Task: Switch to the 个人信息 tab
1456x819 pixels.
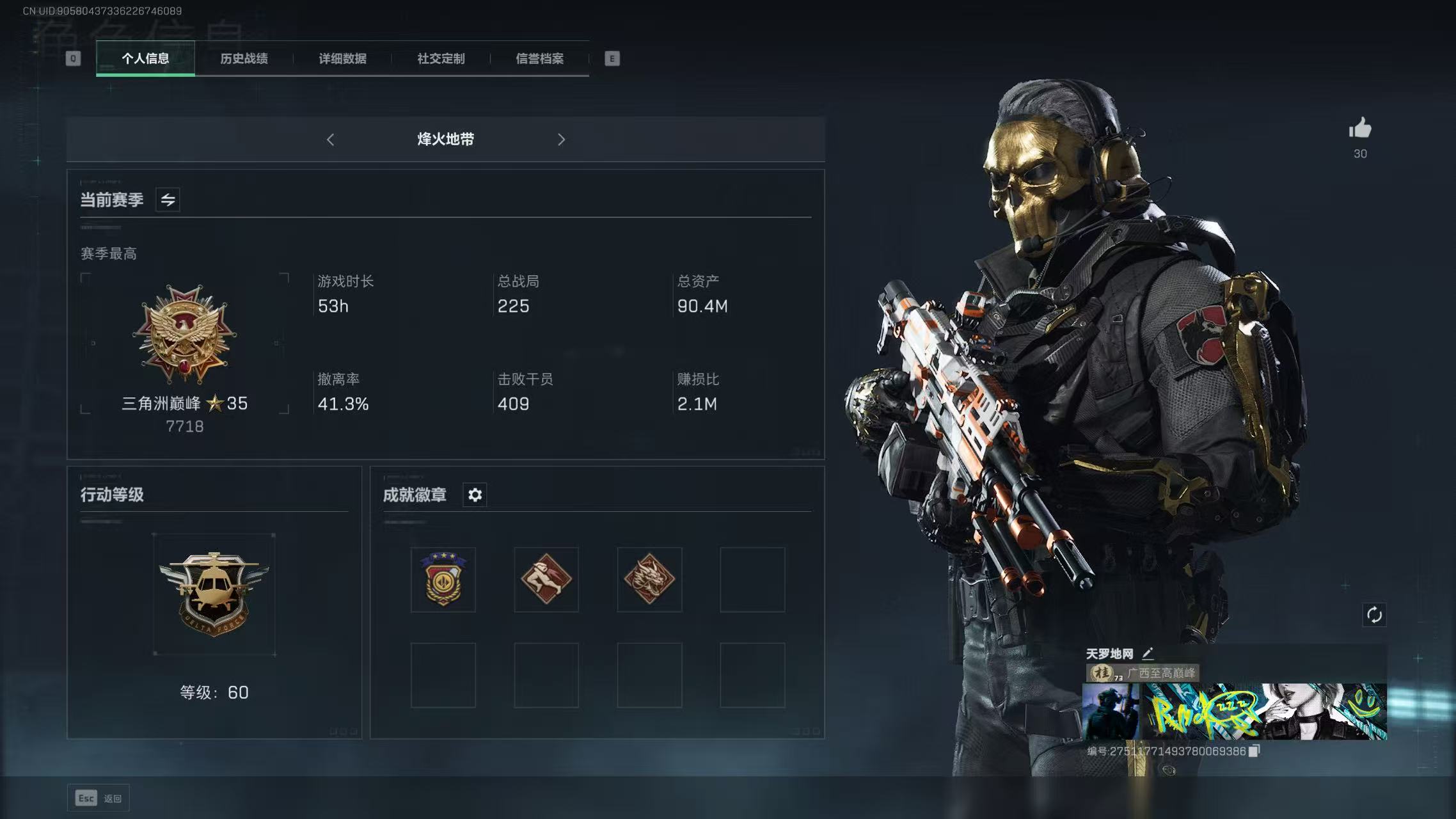Action: coord(145,59)
